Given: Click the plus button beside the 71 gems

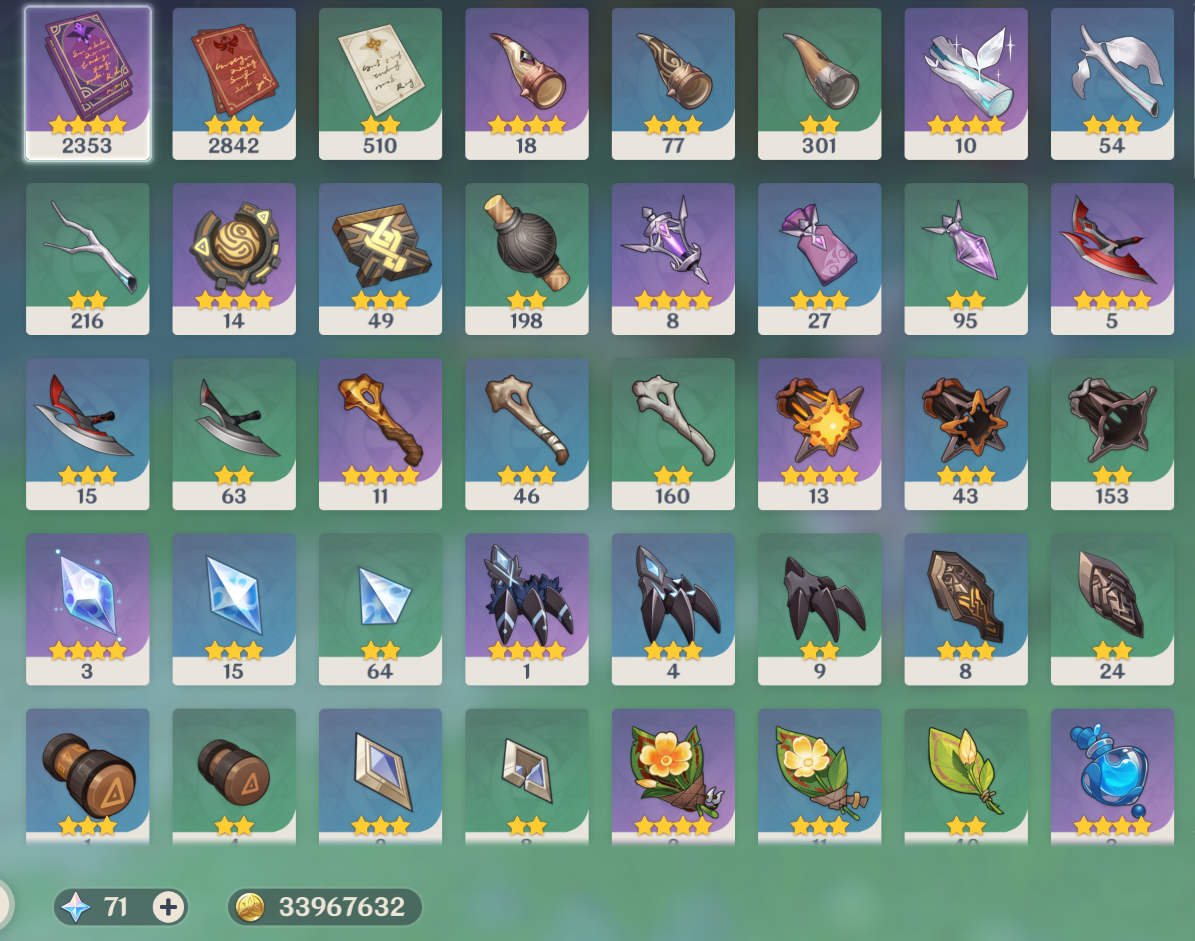Looking at the screenshot, I should coord(169,907).
